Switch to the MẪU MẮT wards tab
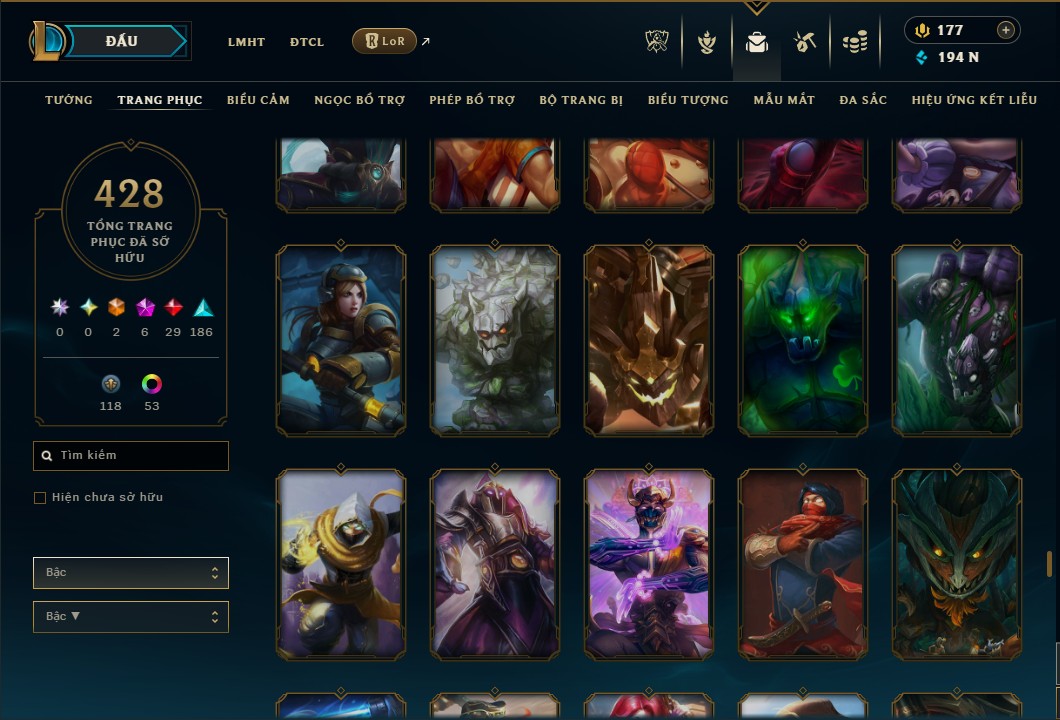The width and height of the screenshot is (1060, 720). (x=784, y=100)
